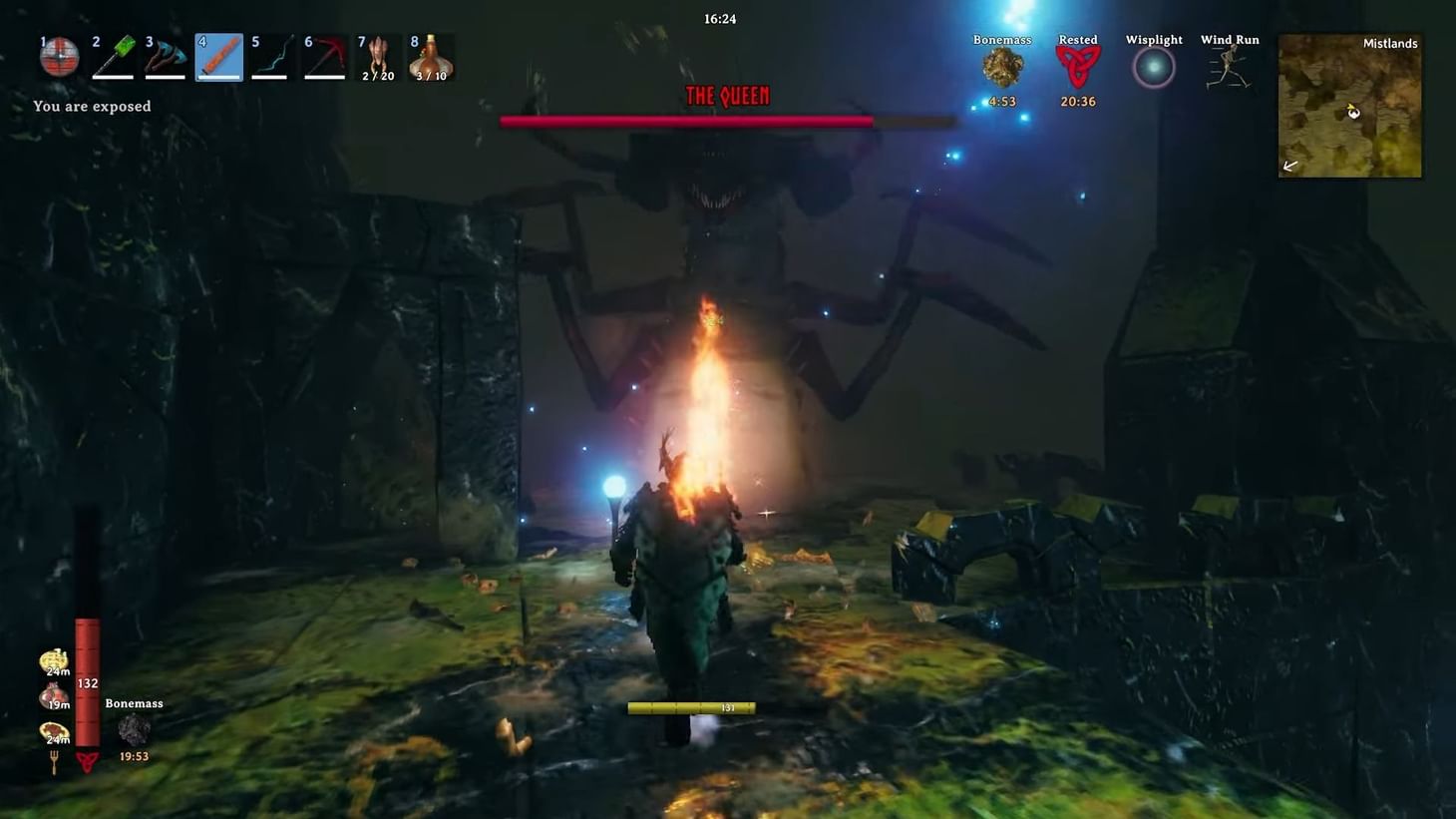The image size is (1456, 819).
Task: Equip the green hammer in hotbar slot 2
Action: (112, 56)
